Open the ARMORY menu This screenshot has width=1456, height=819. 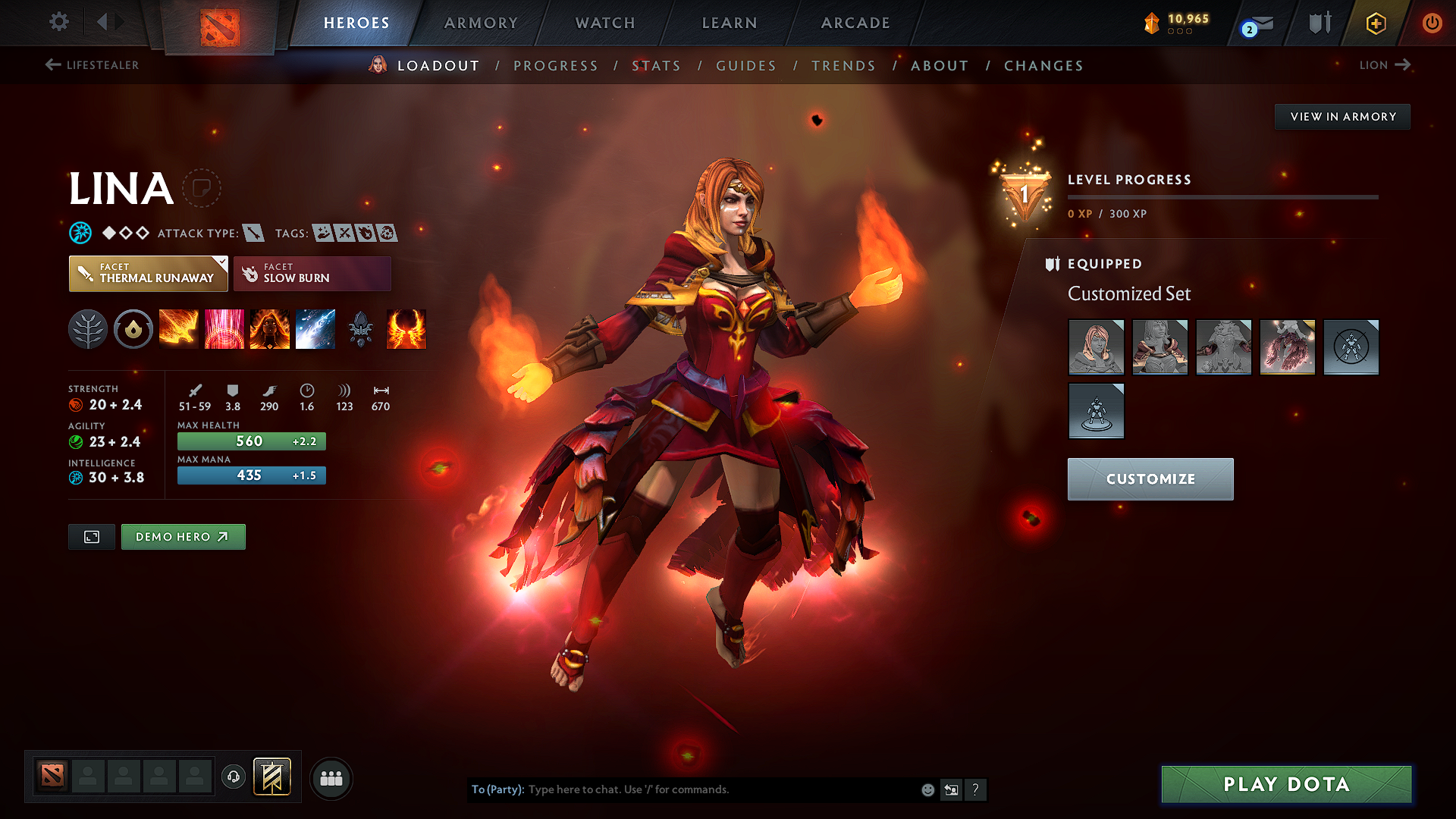(481, 23)
